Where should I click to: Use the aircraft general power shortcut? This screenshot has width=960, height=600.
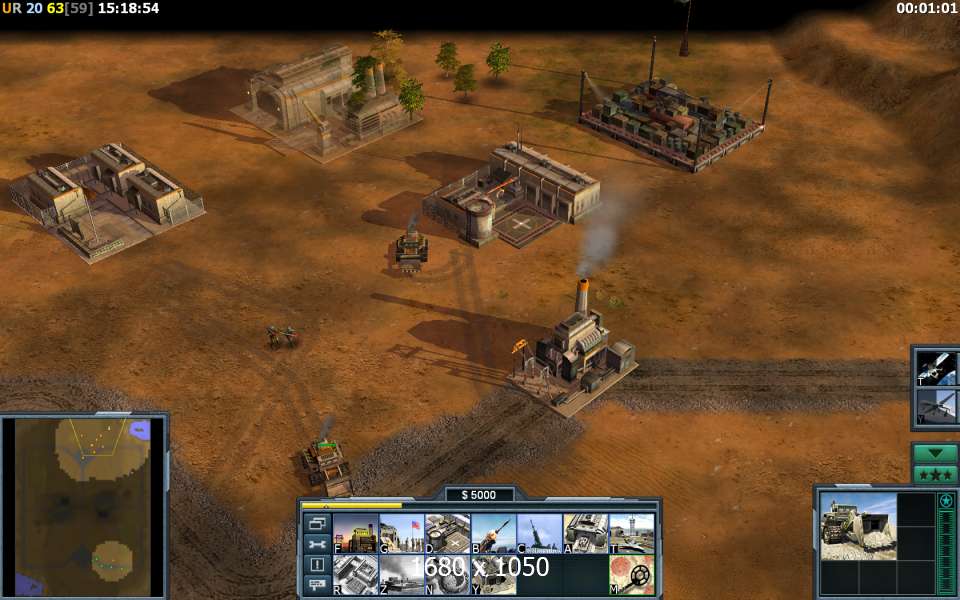[938, 406]
